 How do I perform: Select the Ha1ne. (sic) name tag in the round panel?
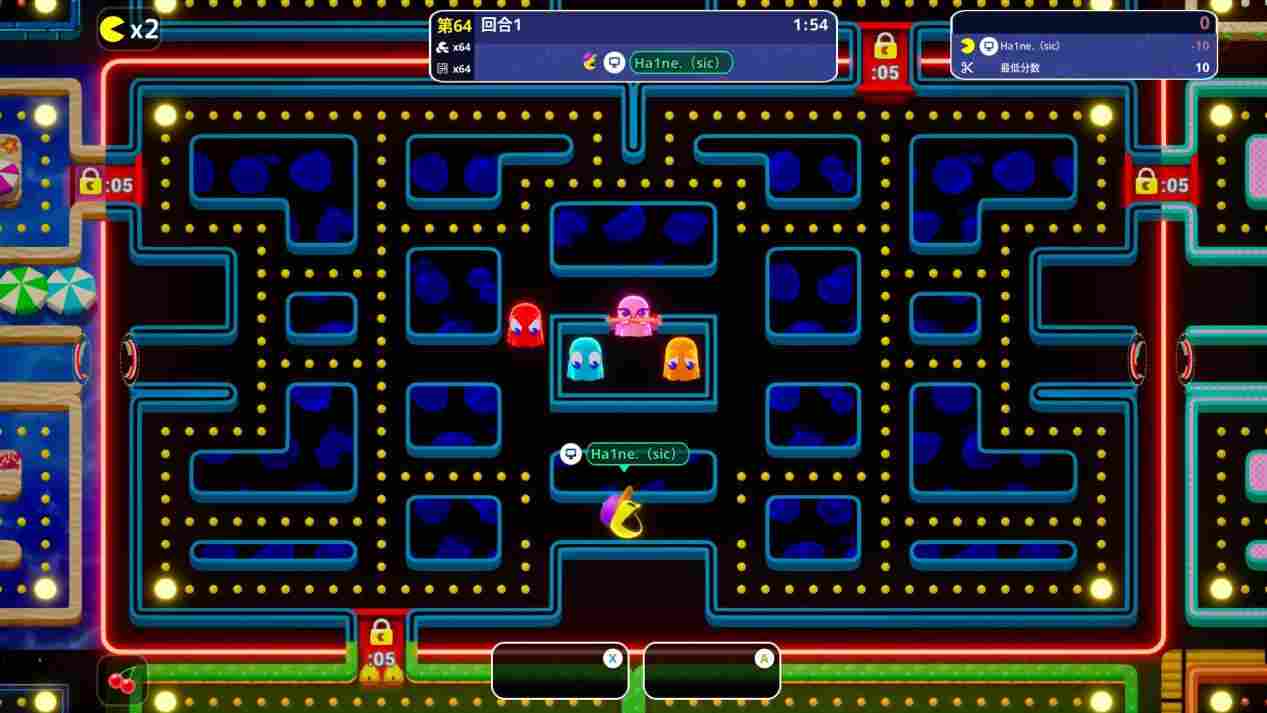681,62
